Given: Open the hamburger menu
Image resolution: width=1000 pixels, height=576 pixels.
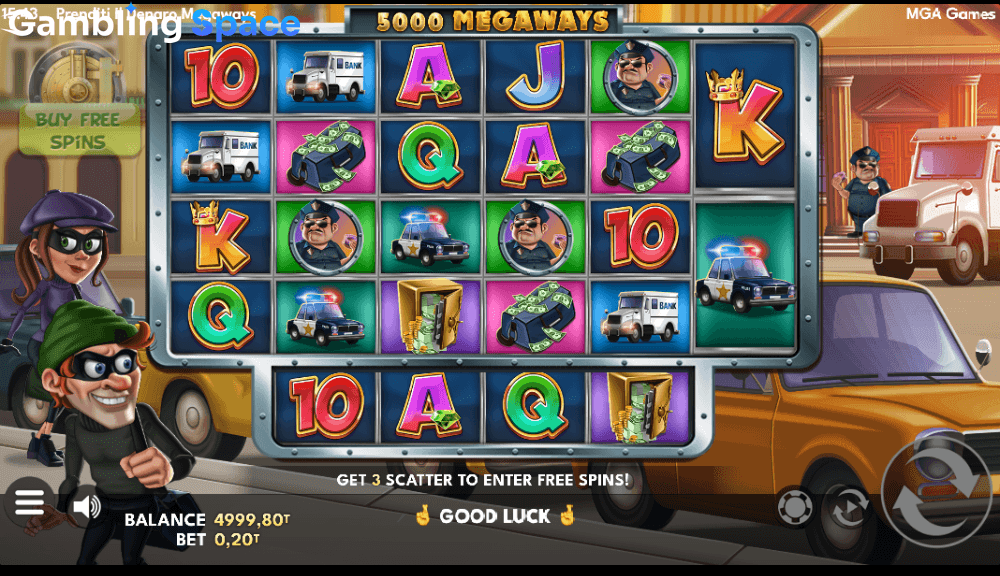Looking at the screenshot, I should click(x=29, y=502).
